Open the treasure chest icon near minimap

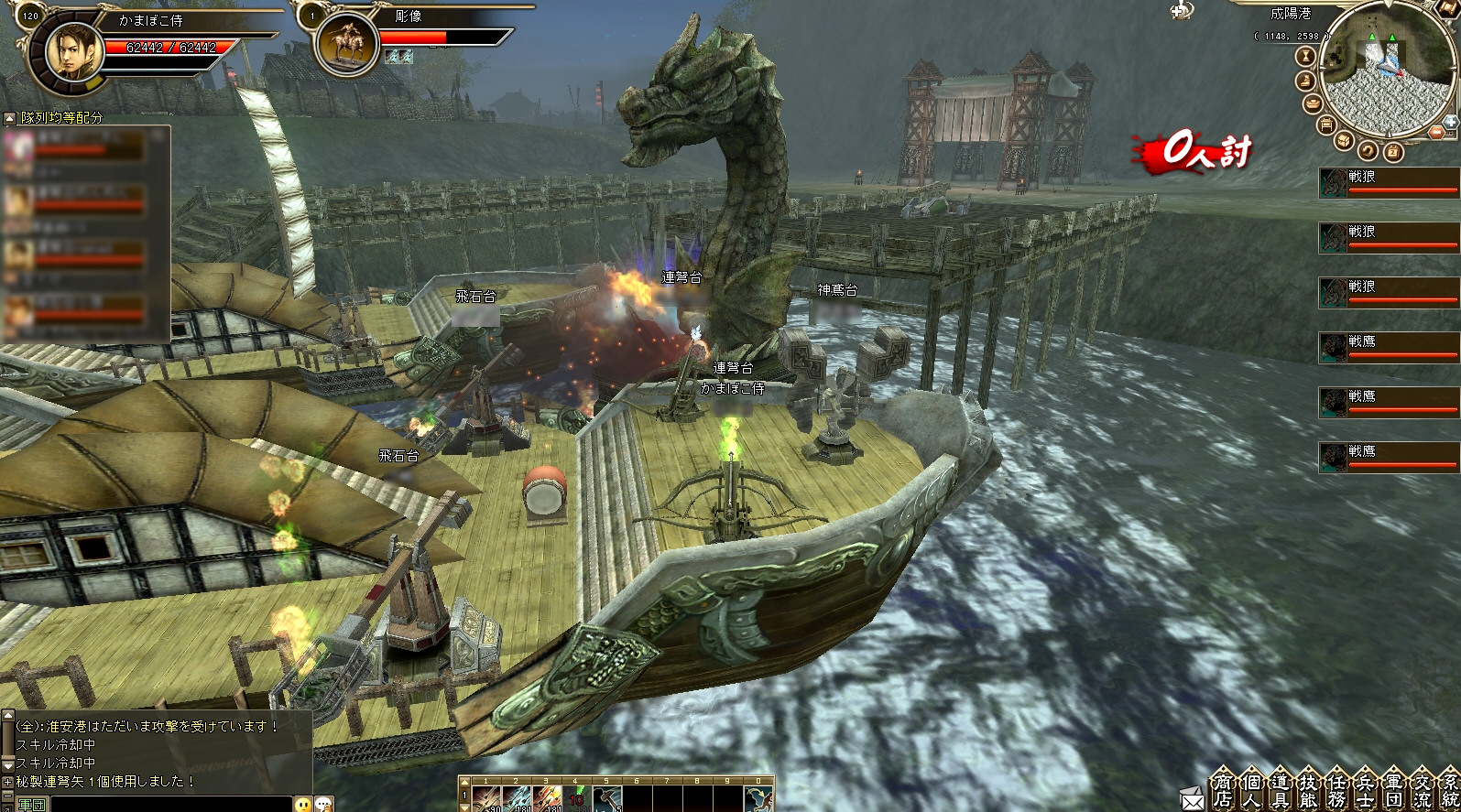pyautogui.click(x=1344, y=140)
